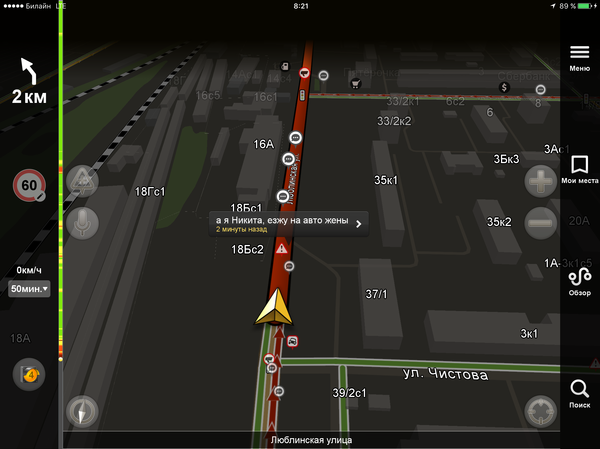600x449 pixels.
Task: Open the Меню hamburger menu
Action: coord(579,56)
